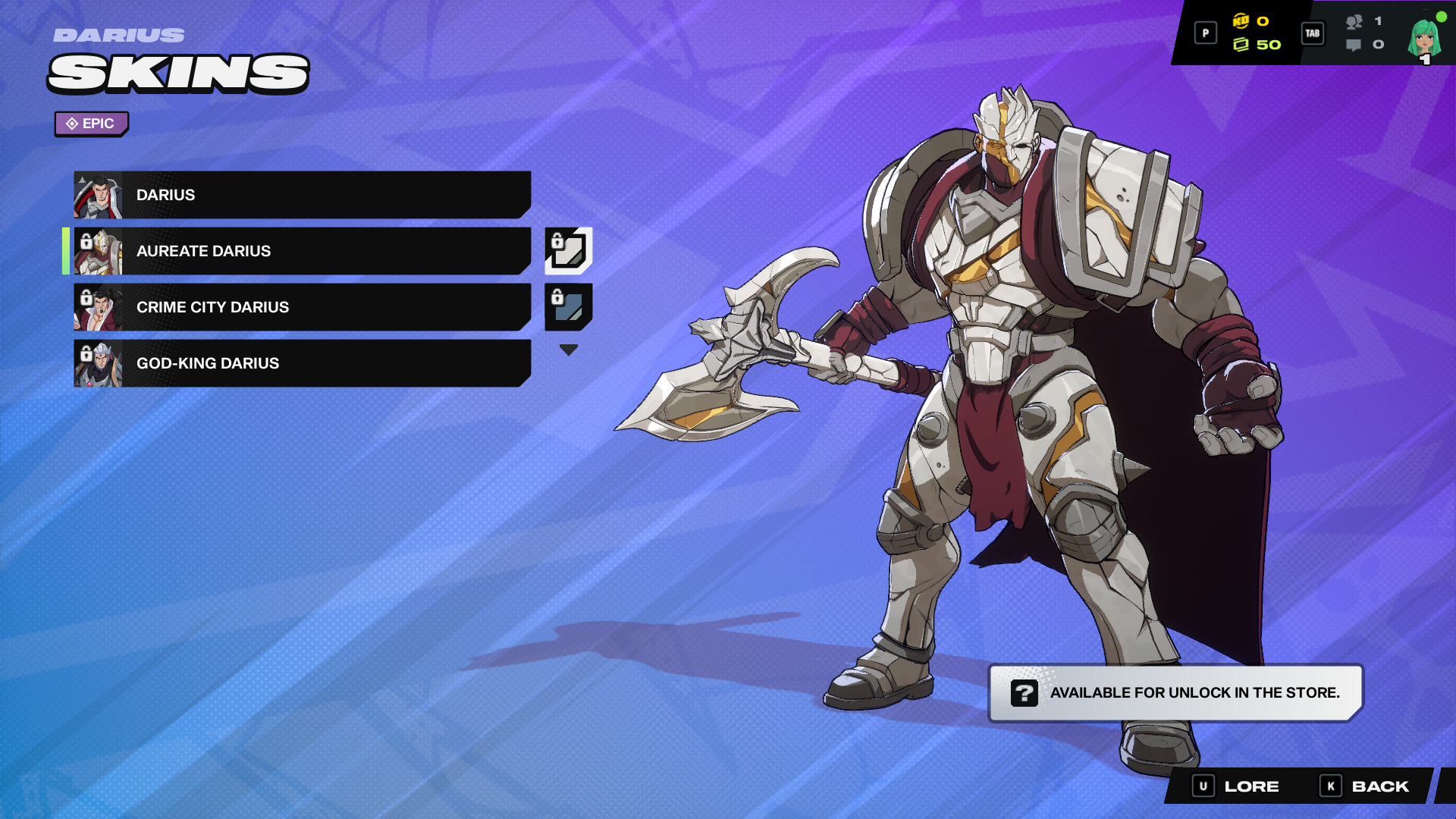
Task: Select the default Darius skin entry
Action: pyautogui.click(x=303, y=195)
